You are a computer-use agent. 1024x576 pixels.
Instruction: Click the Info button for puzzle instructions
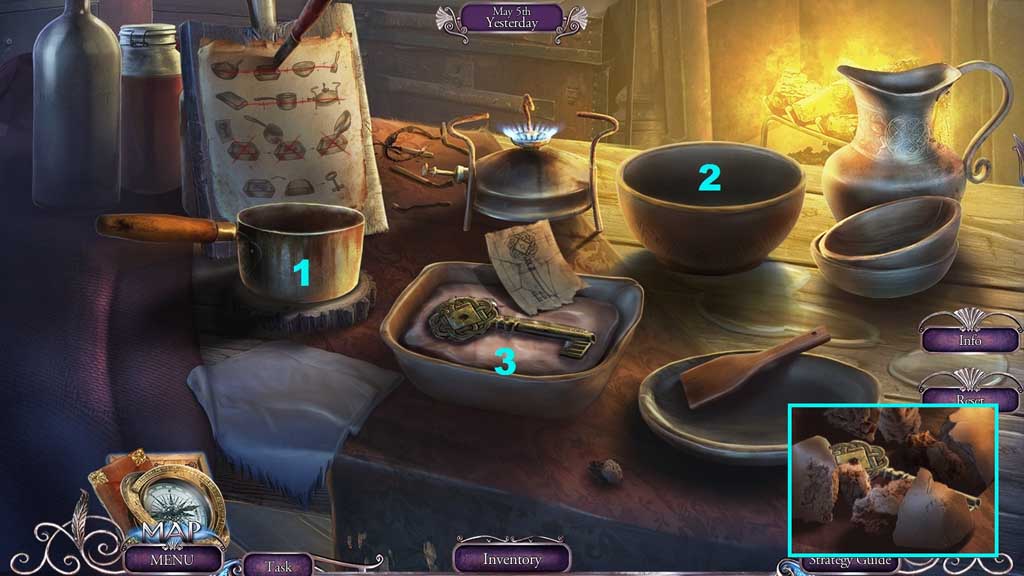click(x=969, y=339)
